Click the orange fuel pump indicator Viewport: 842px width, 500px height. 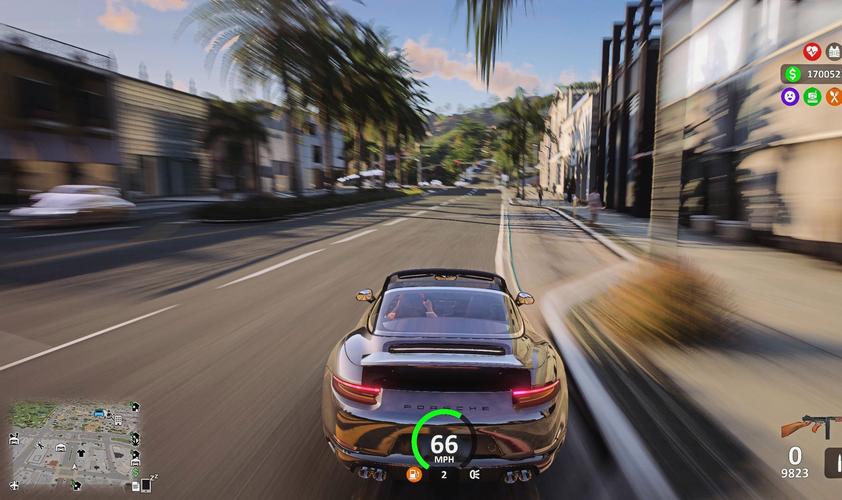point(413,474)
